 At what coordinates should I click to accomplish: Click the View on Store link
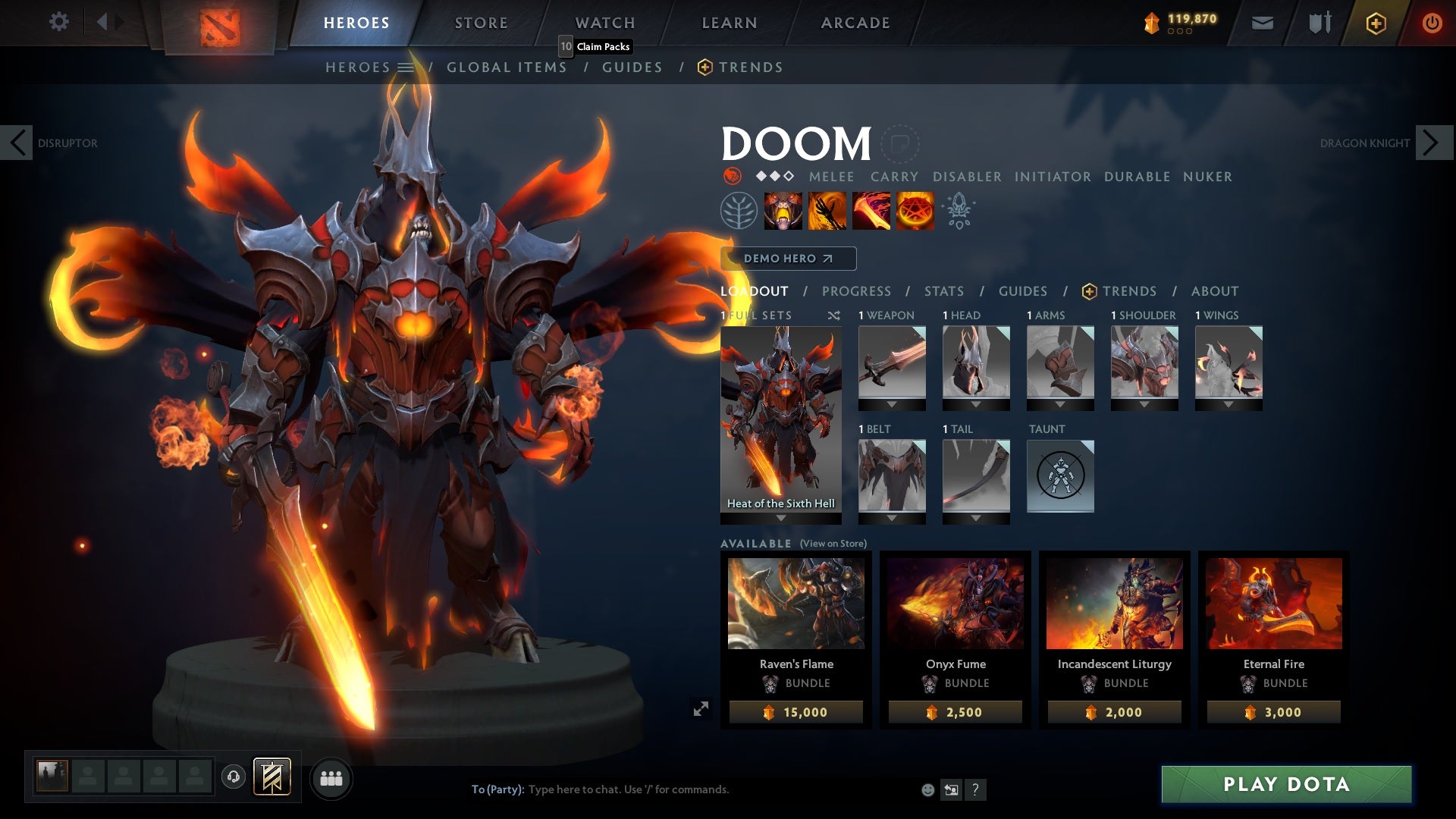click(833, 544)
